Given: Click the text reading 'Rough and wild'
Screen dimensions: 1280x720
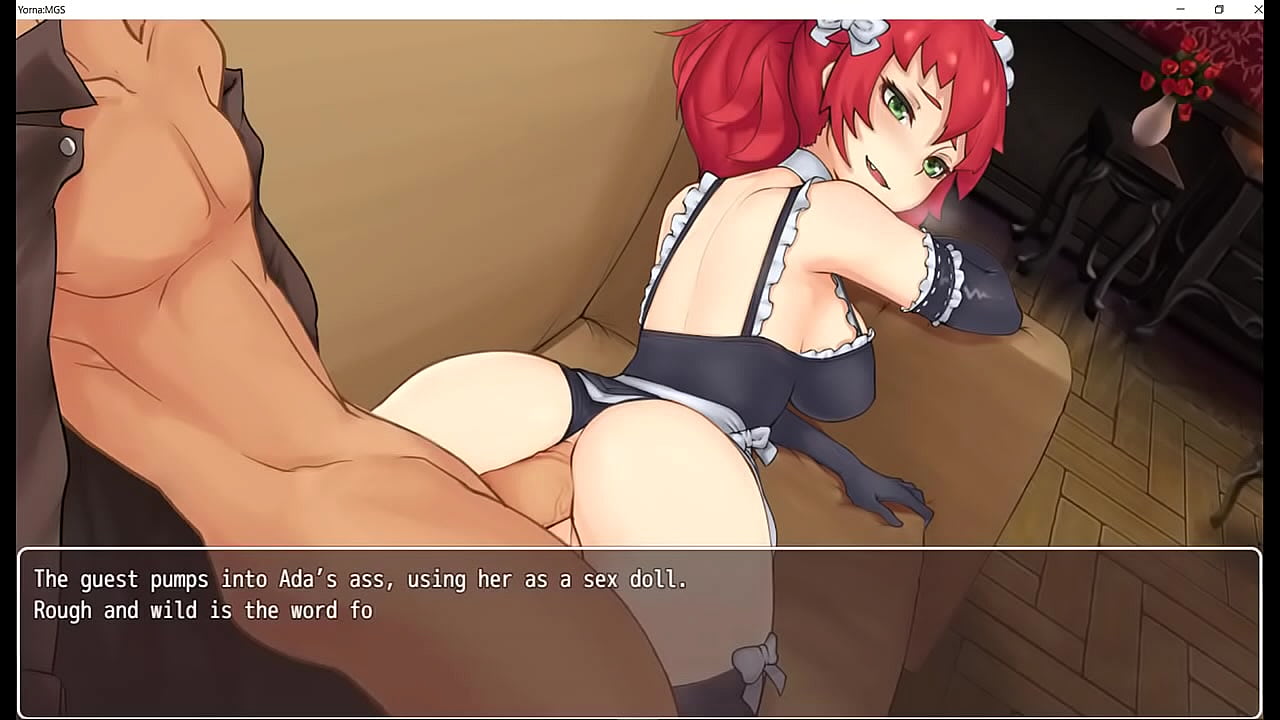Looking at the screenshot, I should click(115, 609).
